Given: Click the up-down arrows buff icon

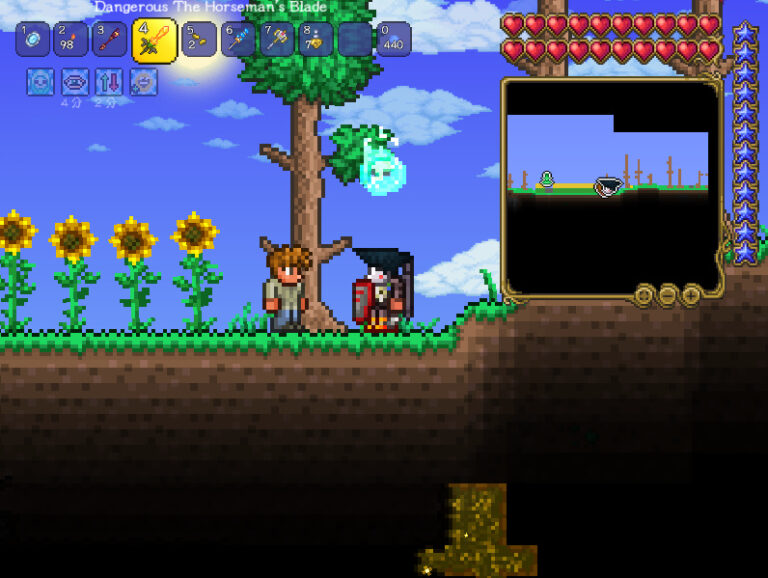Looking at the screenshot, I should coord(109,81).
